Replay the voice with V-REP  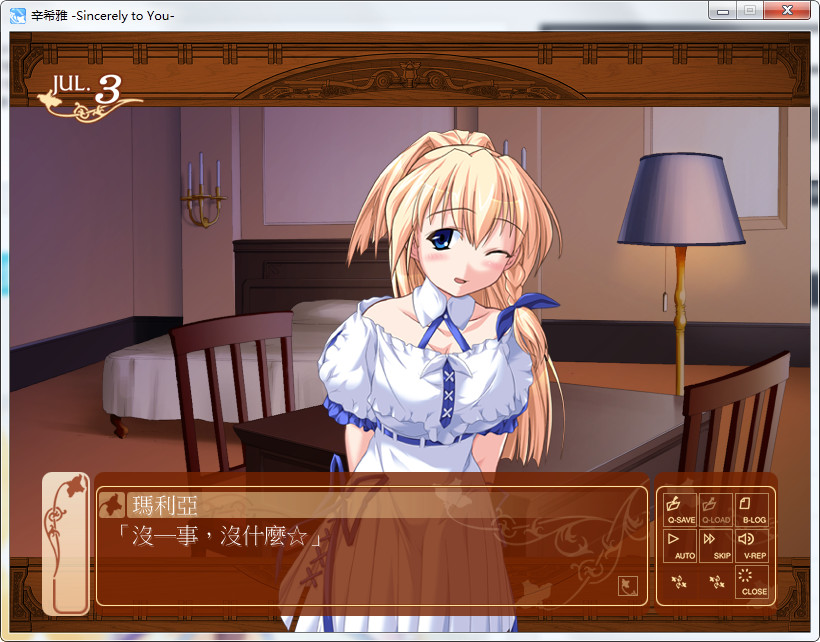pos(752,545)
